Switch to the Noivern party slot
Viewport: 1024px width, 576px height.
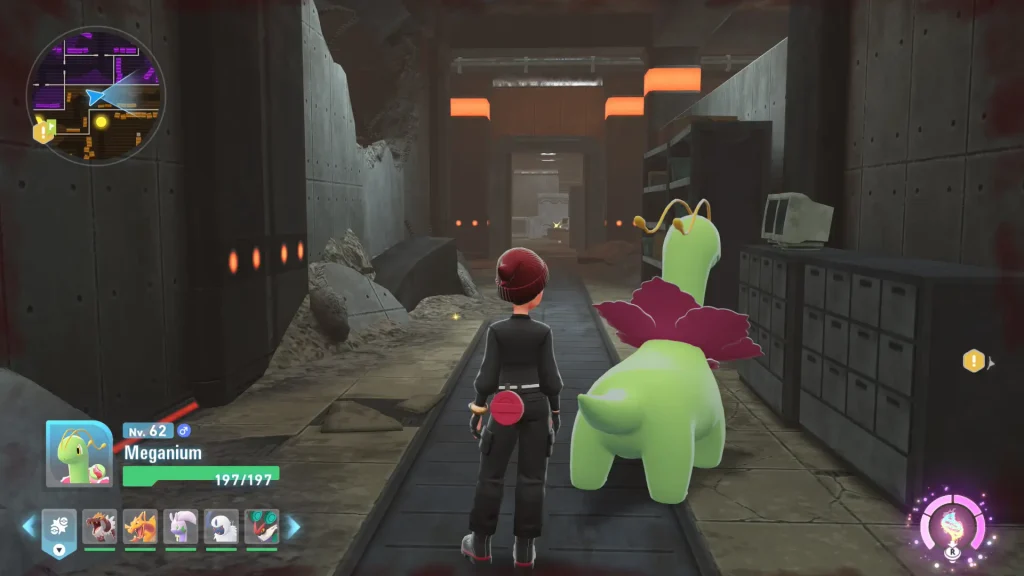pos(262,526)
